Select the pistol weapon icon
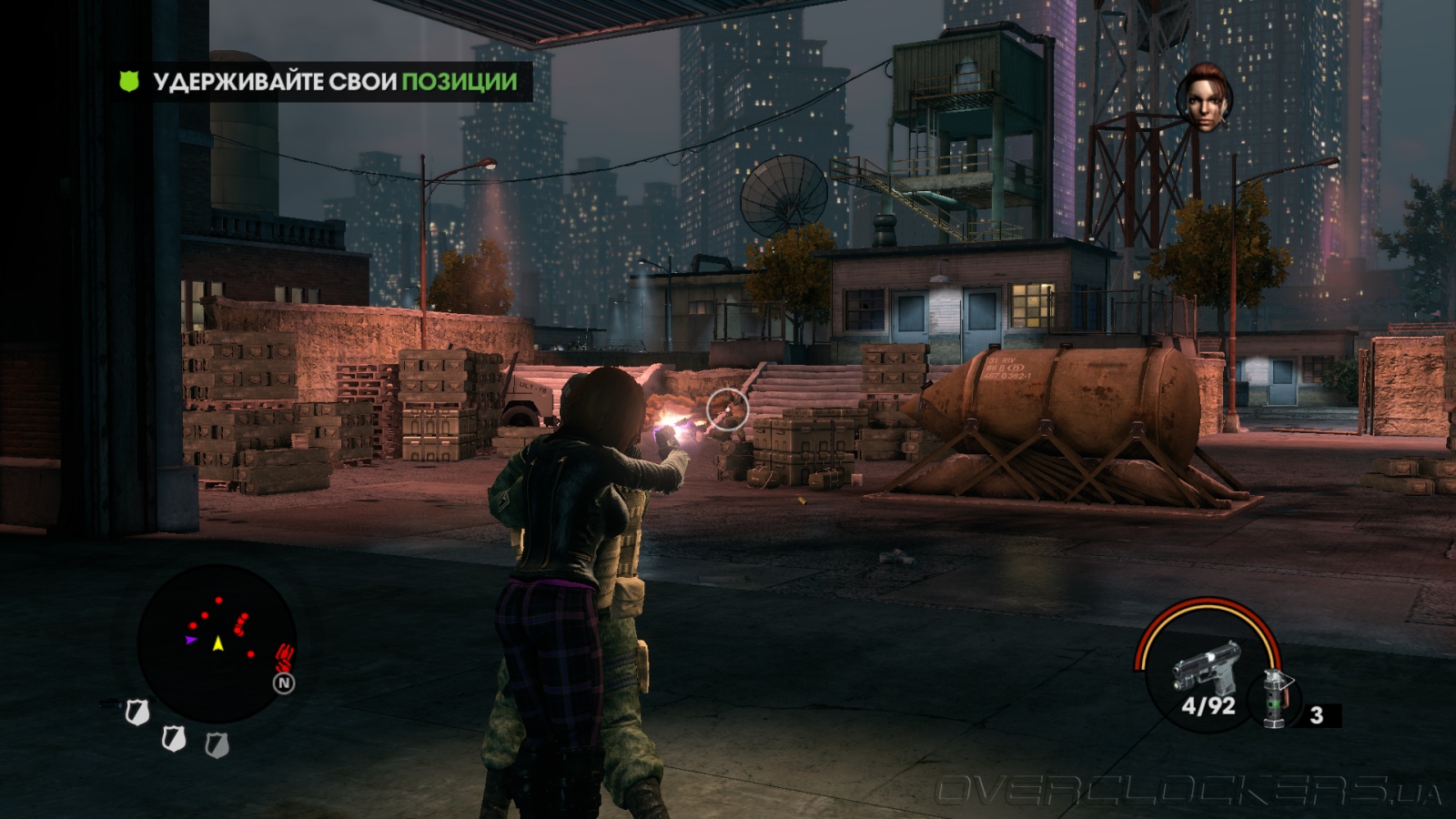The height and width of the screenshot is (819, 1456). tap(1206, 667)
